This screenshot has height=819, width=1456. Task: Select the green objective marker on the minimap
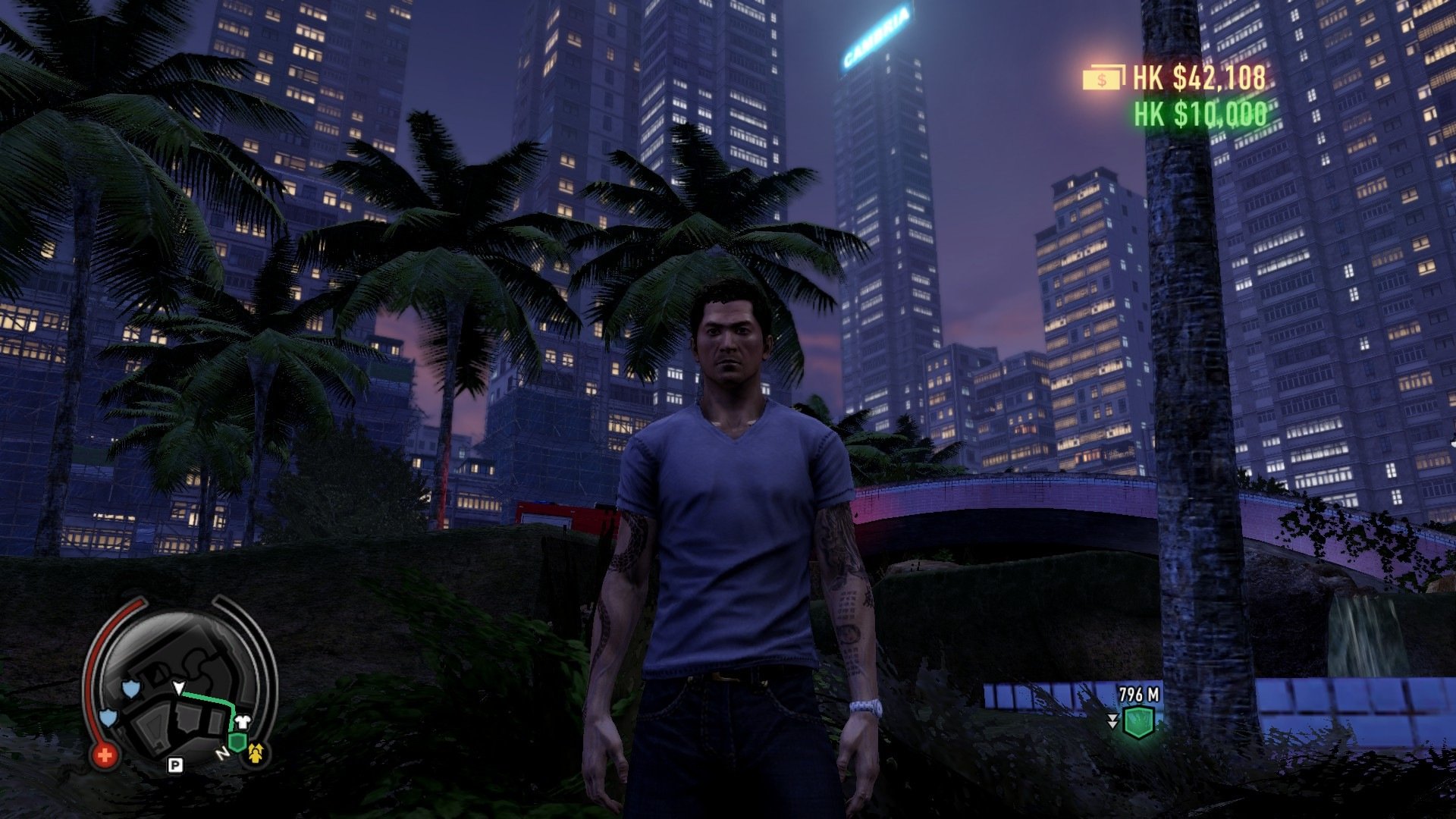click(237, 742)
